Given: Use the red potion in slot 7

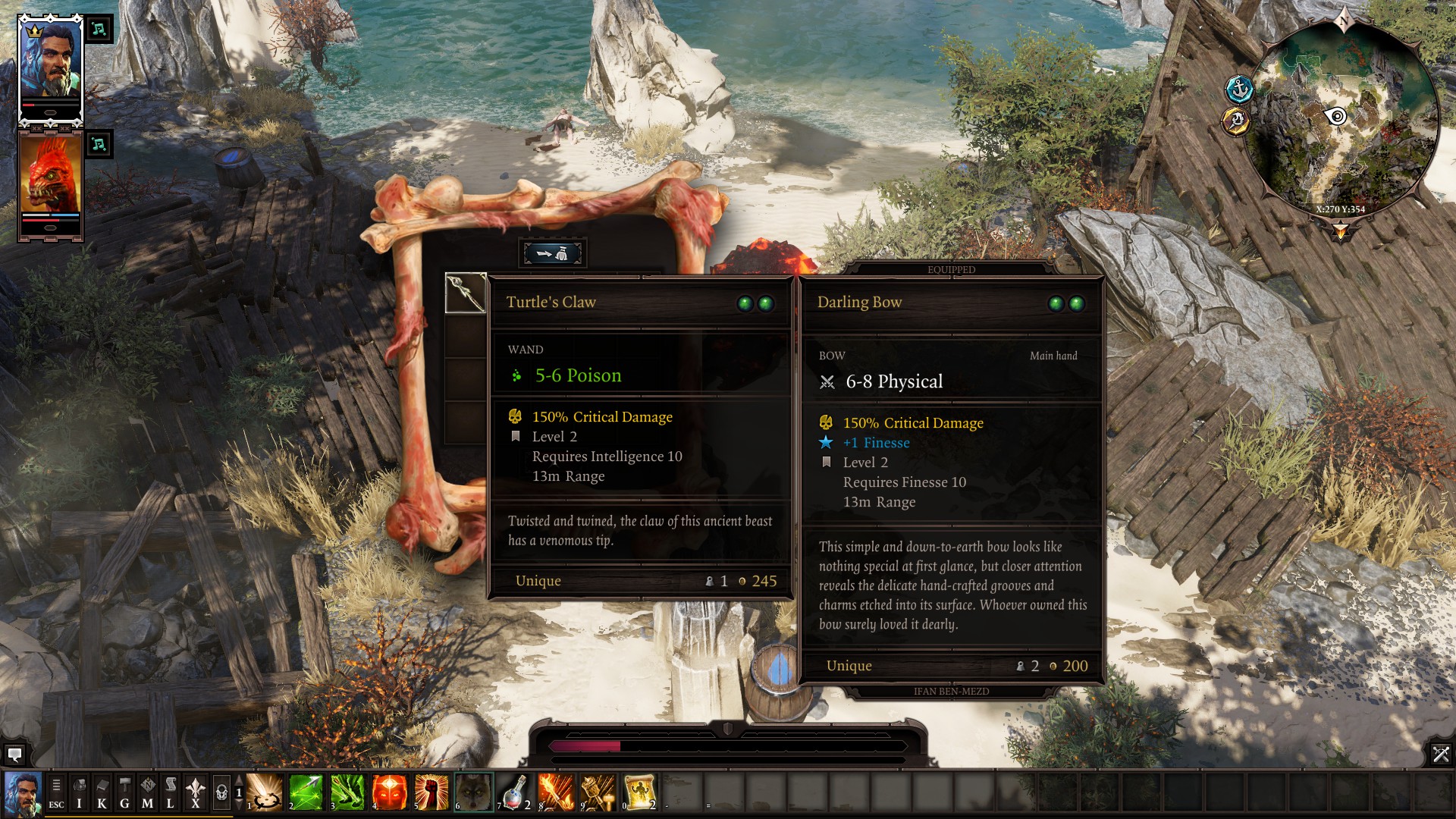Looking at the screenshot, I should point(515,792).
